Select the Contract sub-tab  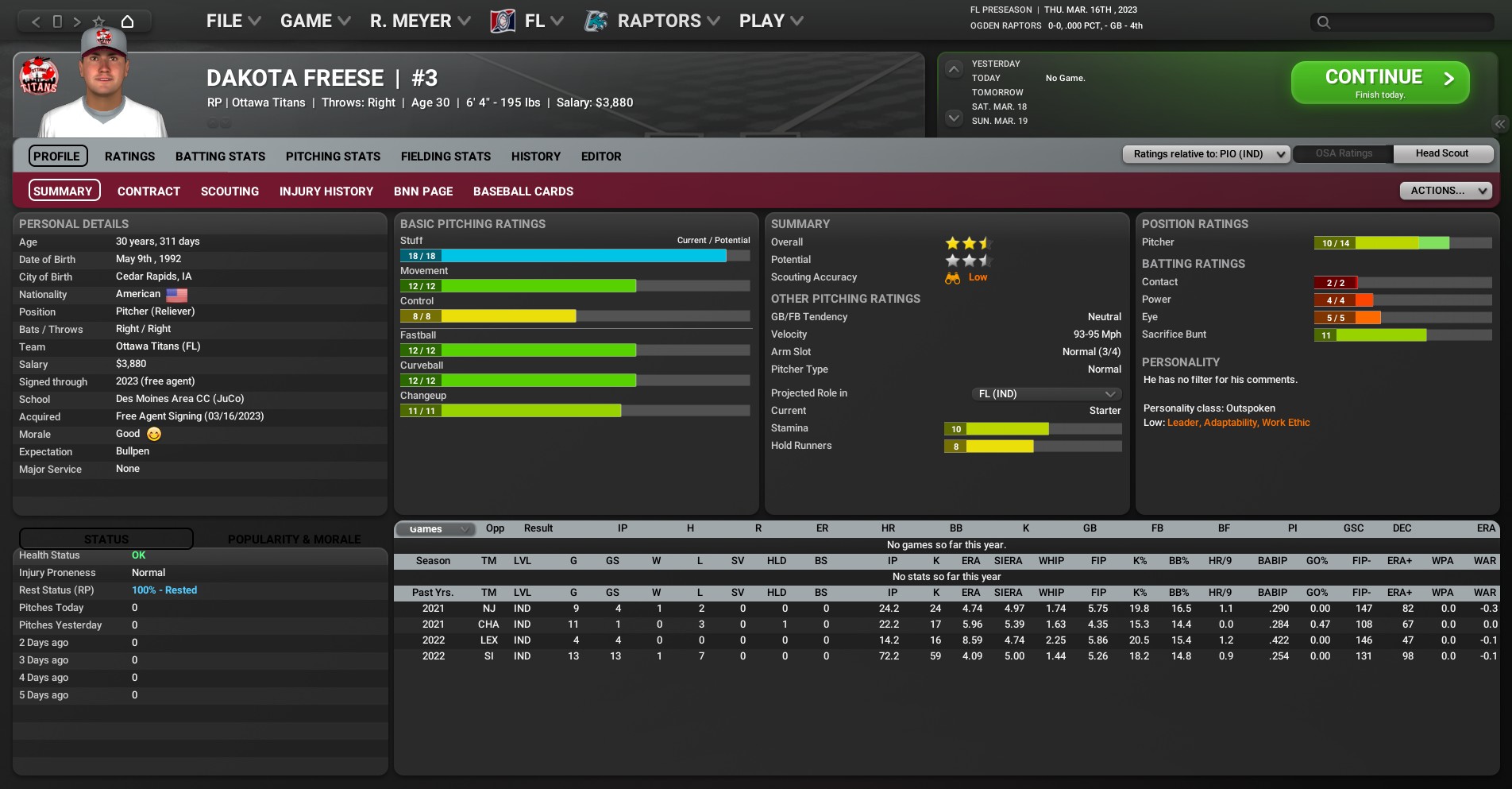[148, 191]
